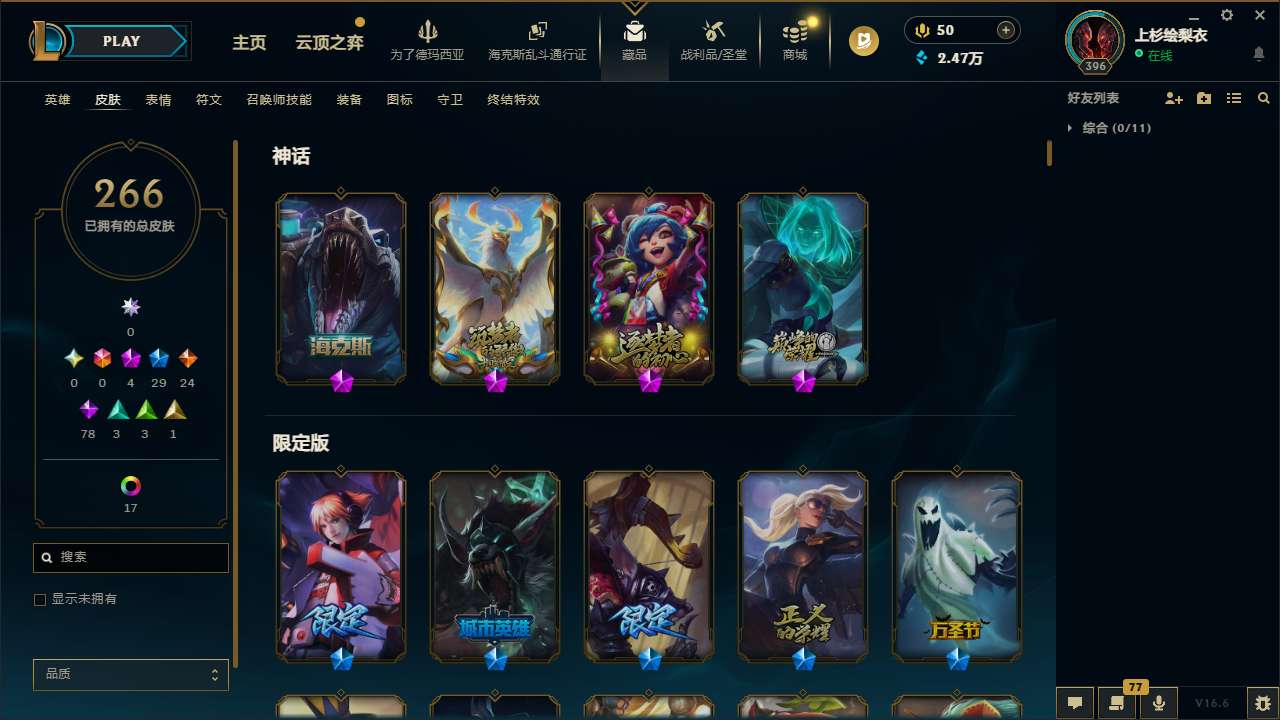
Task: Expand the 品质 filter dropdown
Action: [x=130, y=674]
